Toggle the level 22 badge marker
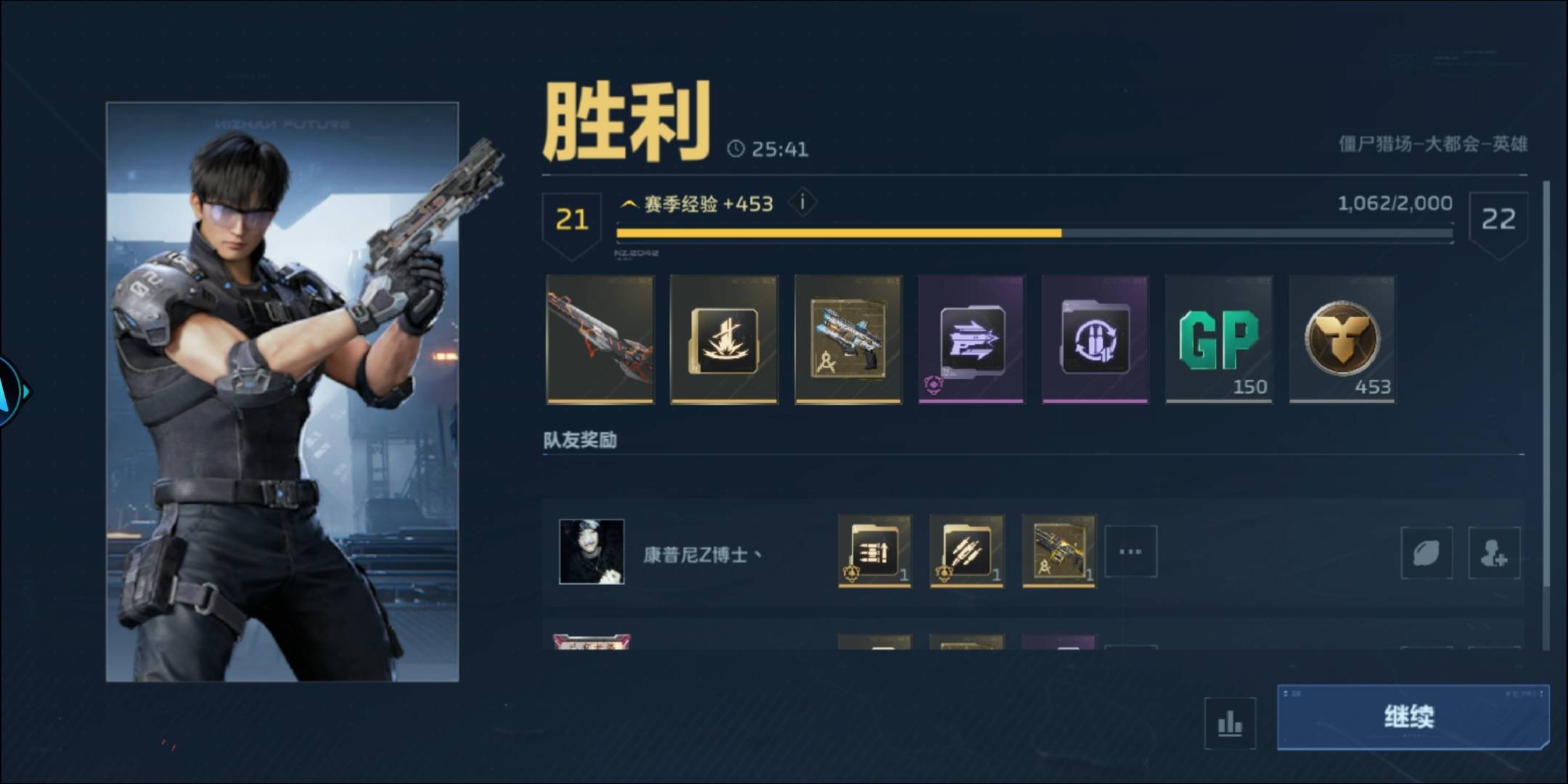Image resolution: width=1568 pixels, height=784 pixels. pos(1498,219)
